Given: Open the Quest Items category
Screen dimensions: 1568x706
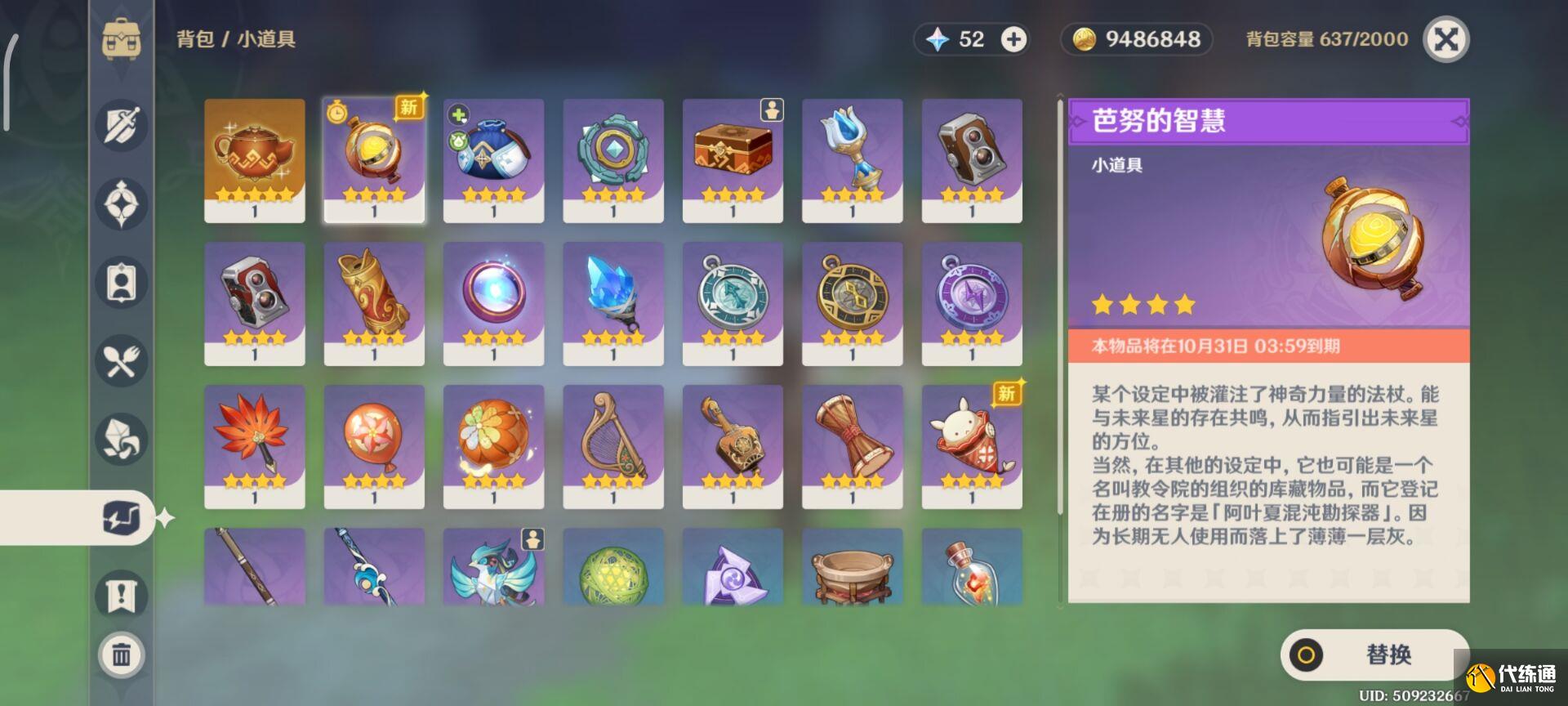Looking at the screenshot, I should 121,596.
